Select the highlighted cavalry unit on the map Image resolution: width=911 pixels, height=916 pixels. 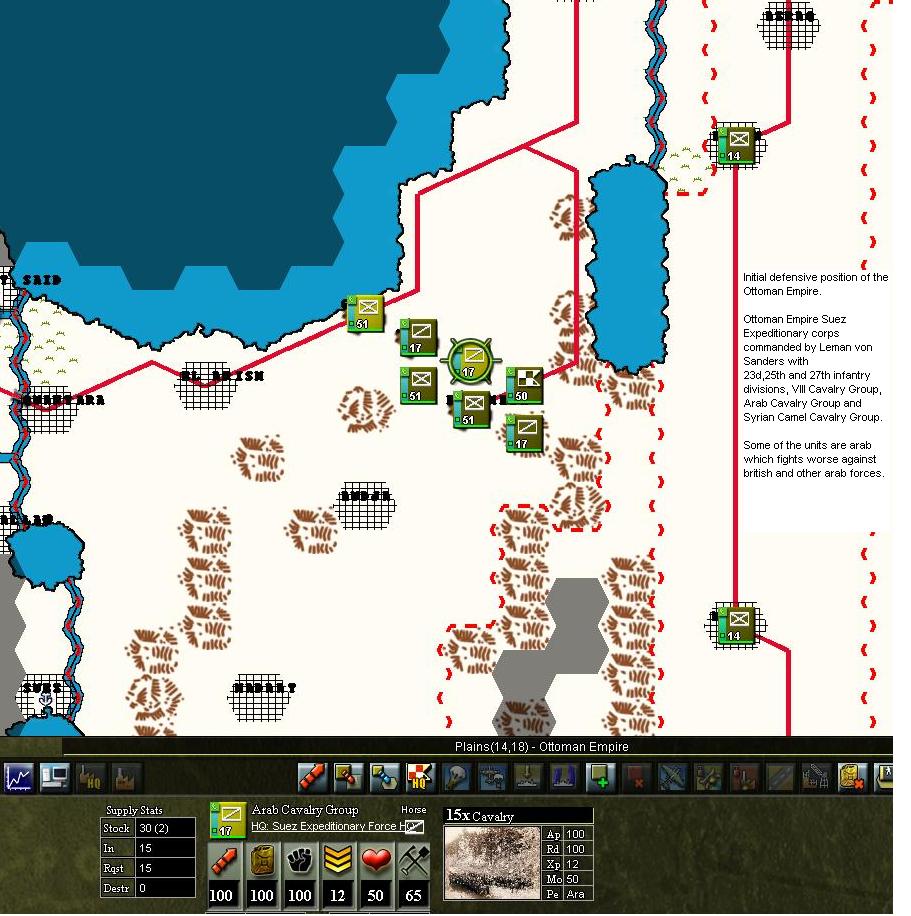(x=469, y=360)
